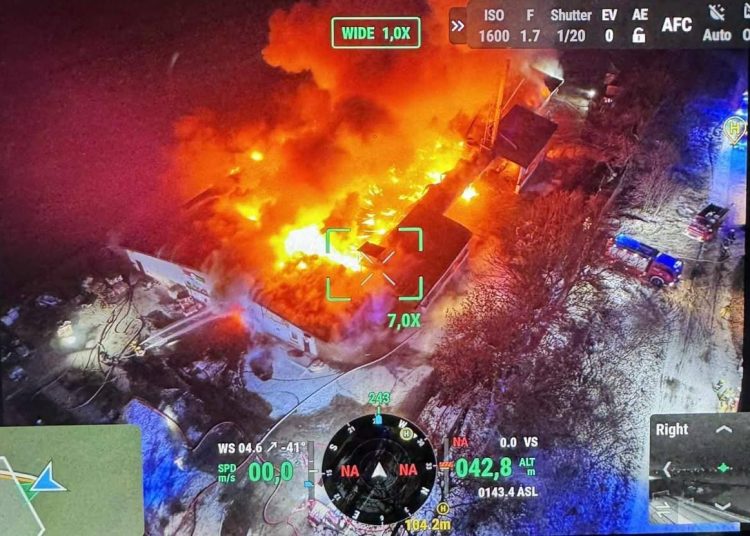Toggle the AE lock padlock icon
The width and height of the screenshot is (750, 536).
coord(639,26)
